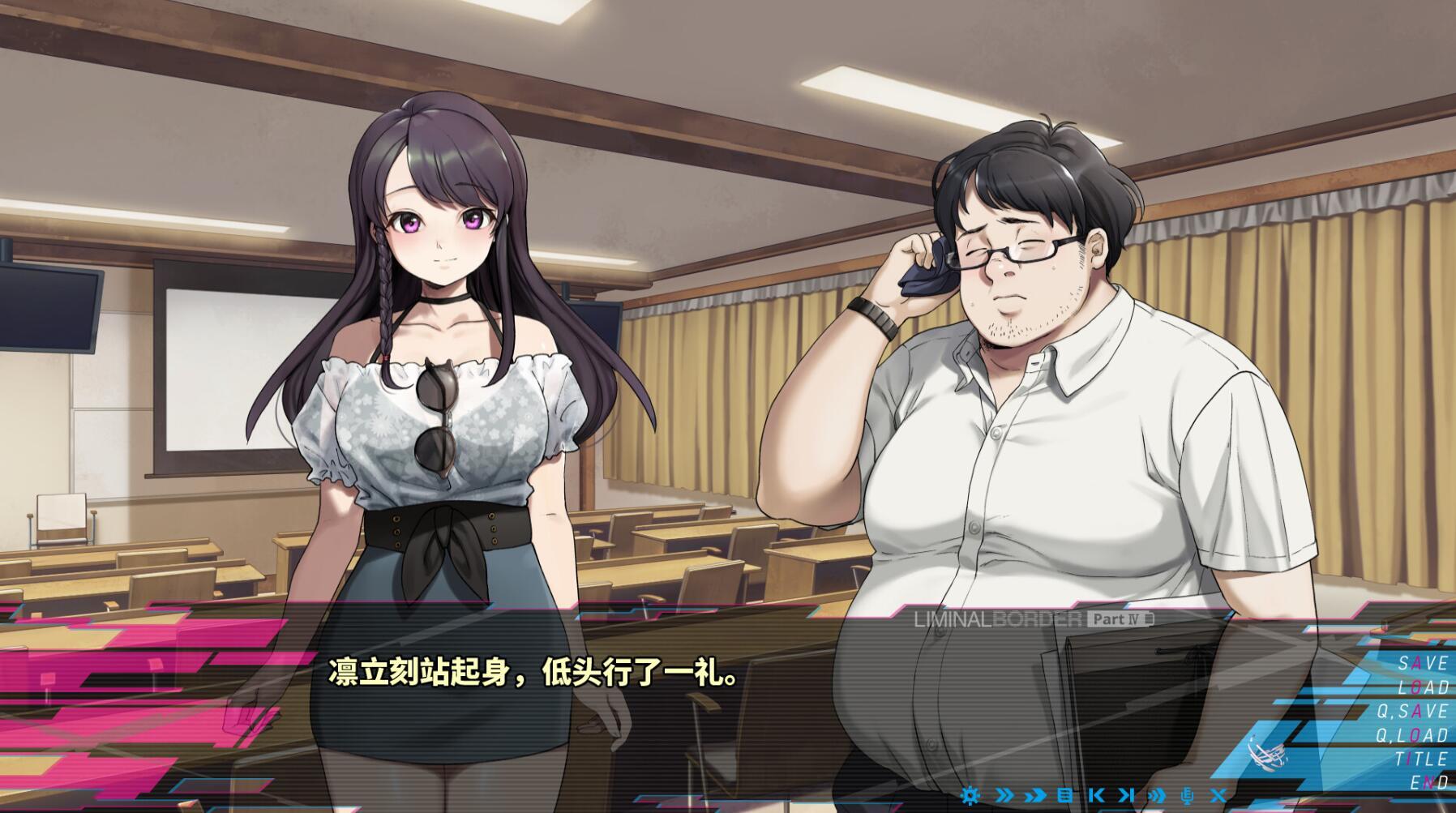This screenshot has height=813, width=1456.
Task: Open game settings with the gear icon
Action: (970, 795)
